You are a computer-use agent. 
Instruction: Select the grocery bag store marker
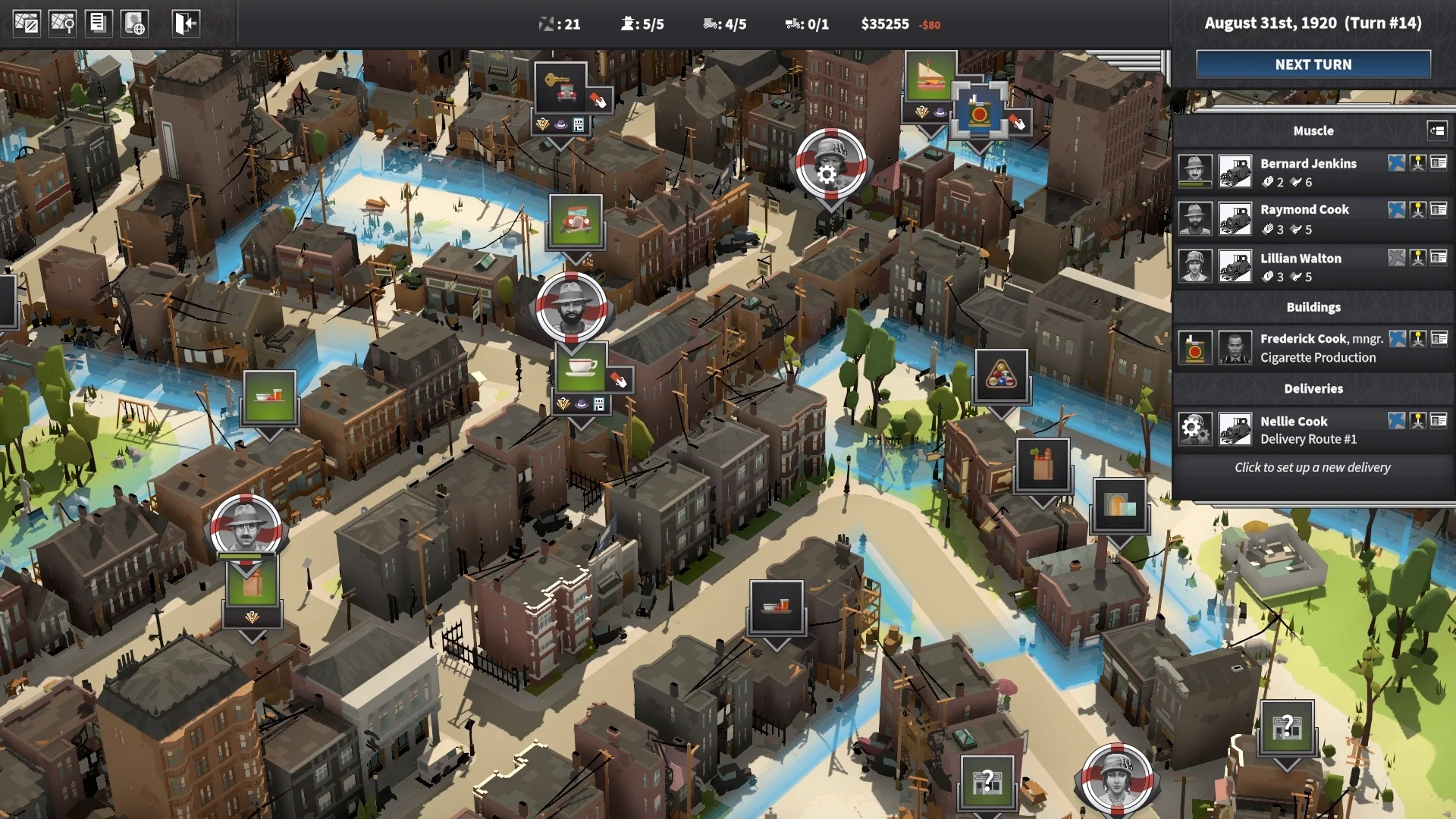point(1043,465)
